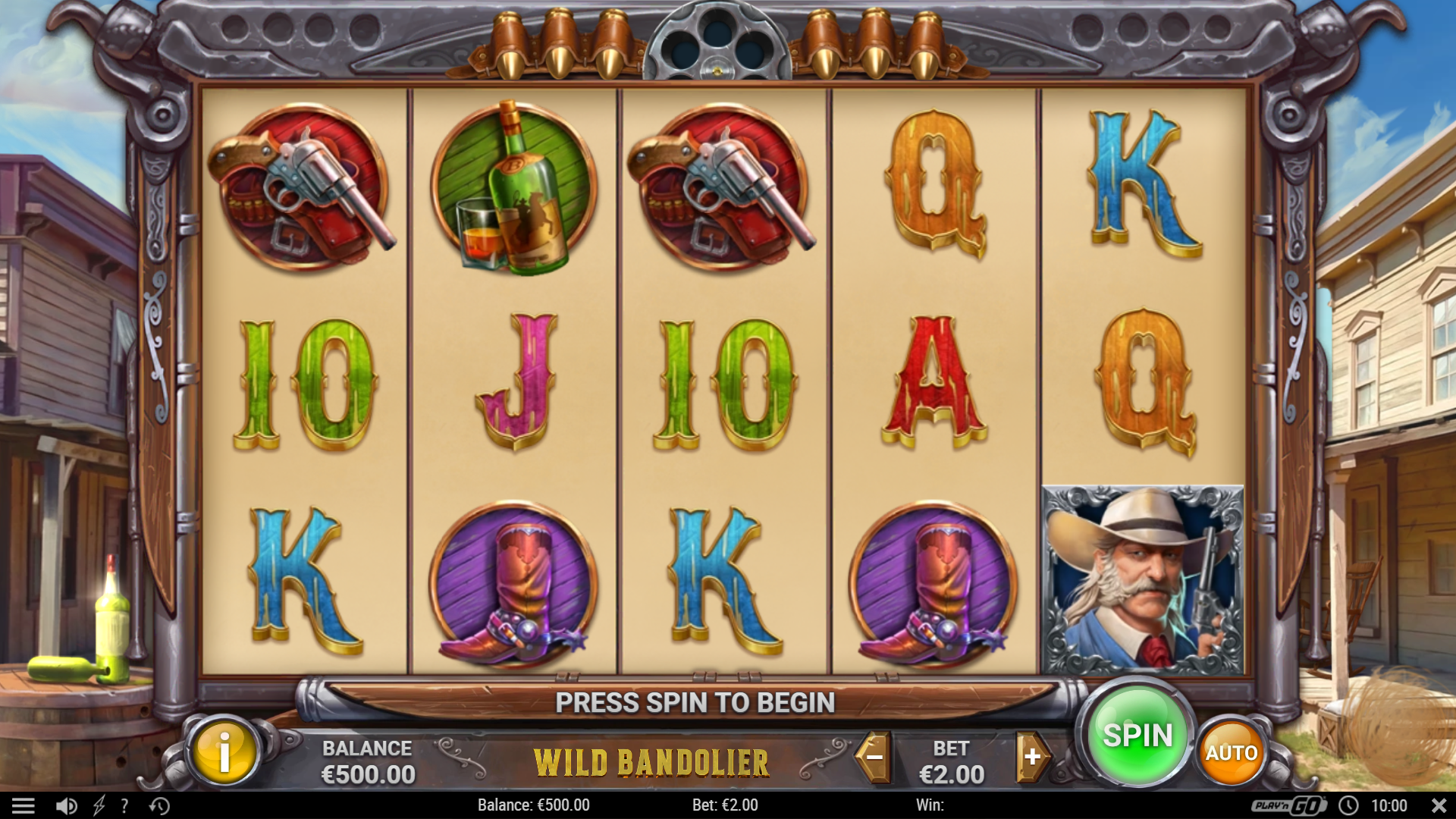Decrease the bet with the minus arrow

874,756
